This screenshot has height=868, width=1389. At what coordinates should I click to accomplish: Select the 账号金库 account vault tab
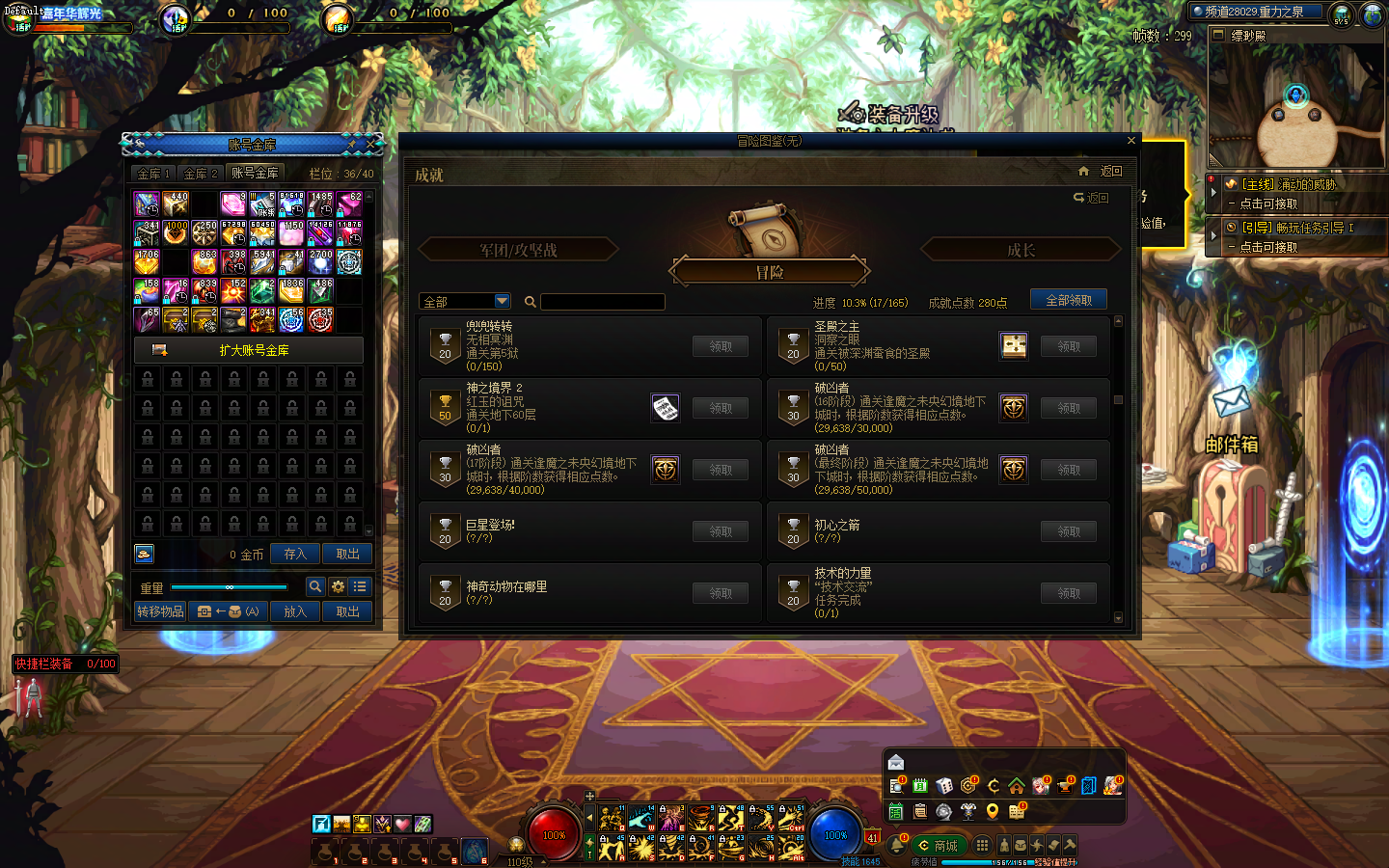click(255, 173)
